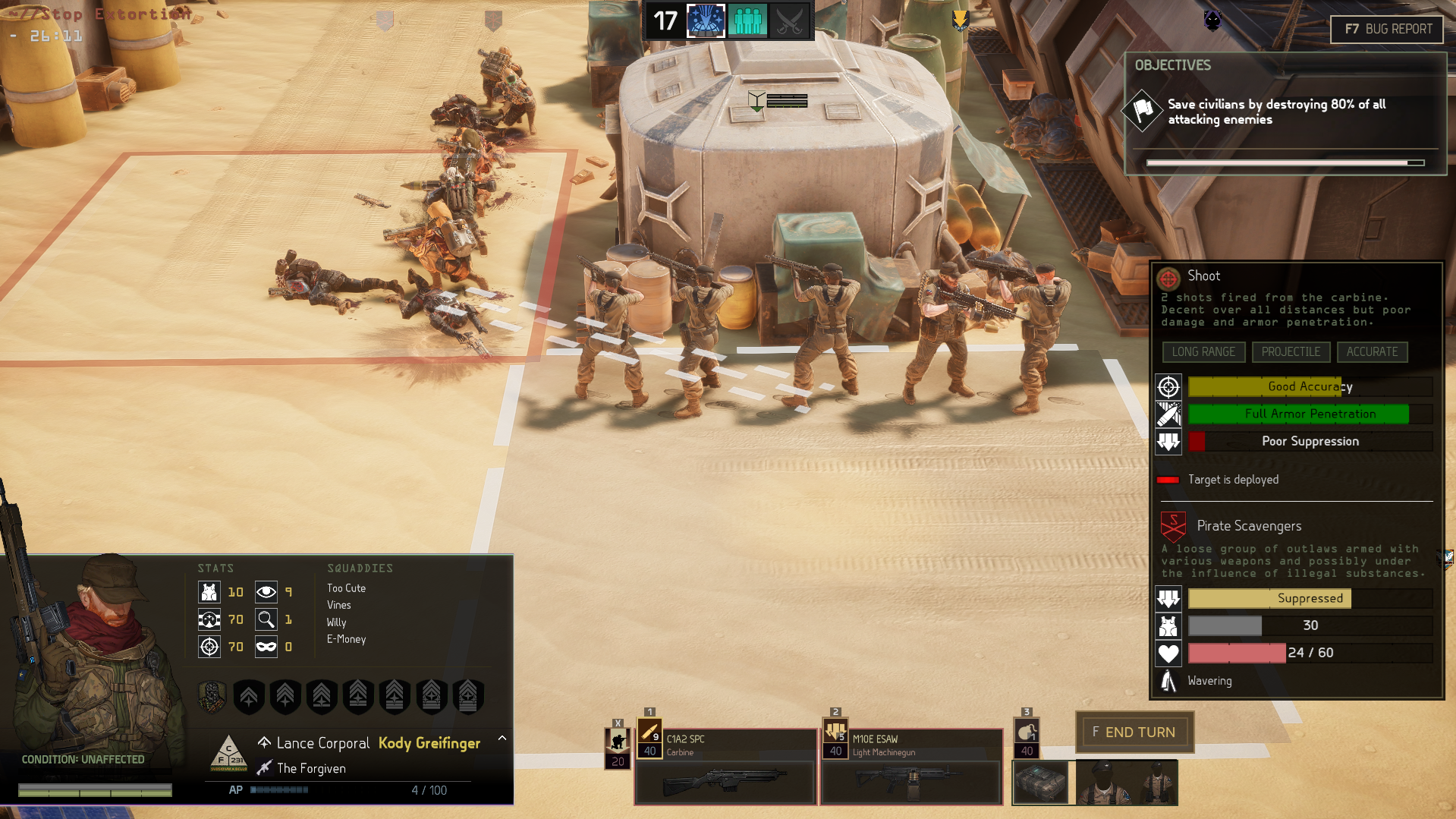Select the squad portrait thumbnail with berets
The width and height of the screenshot is (1456, 819).
1127,783
